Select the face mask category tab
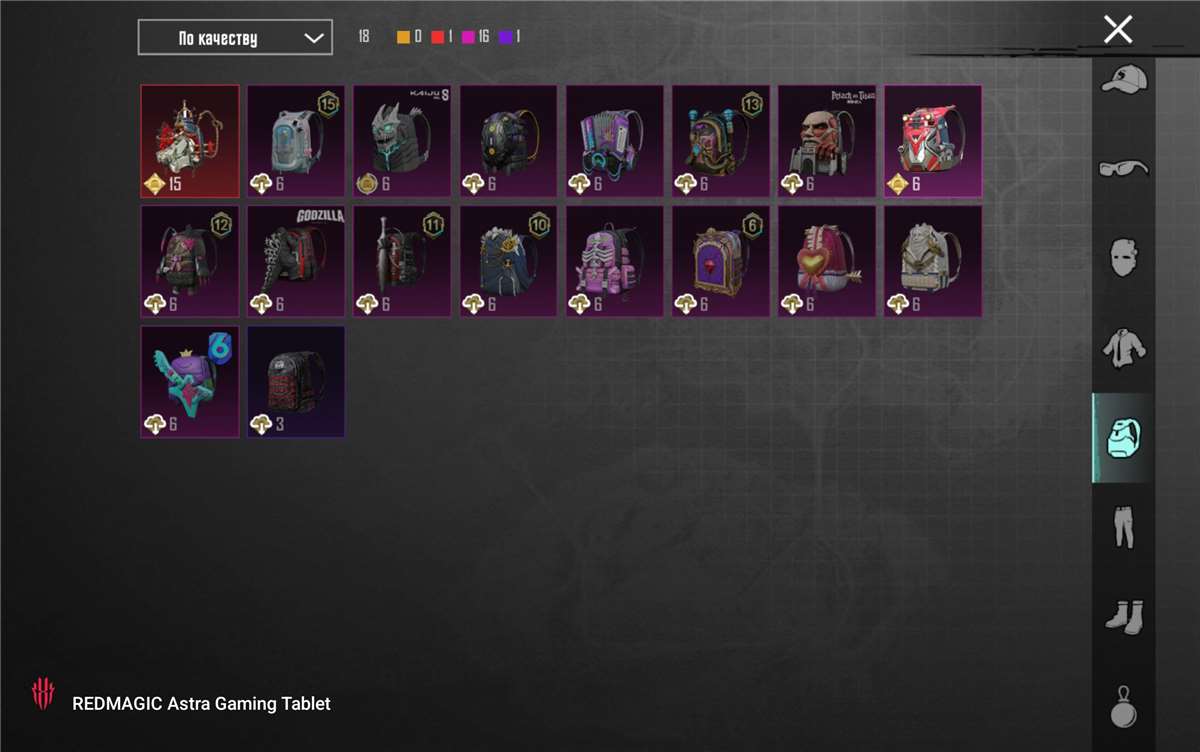 click(x=1123, y=257)
